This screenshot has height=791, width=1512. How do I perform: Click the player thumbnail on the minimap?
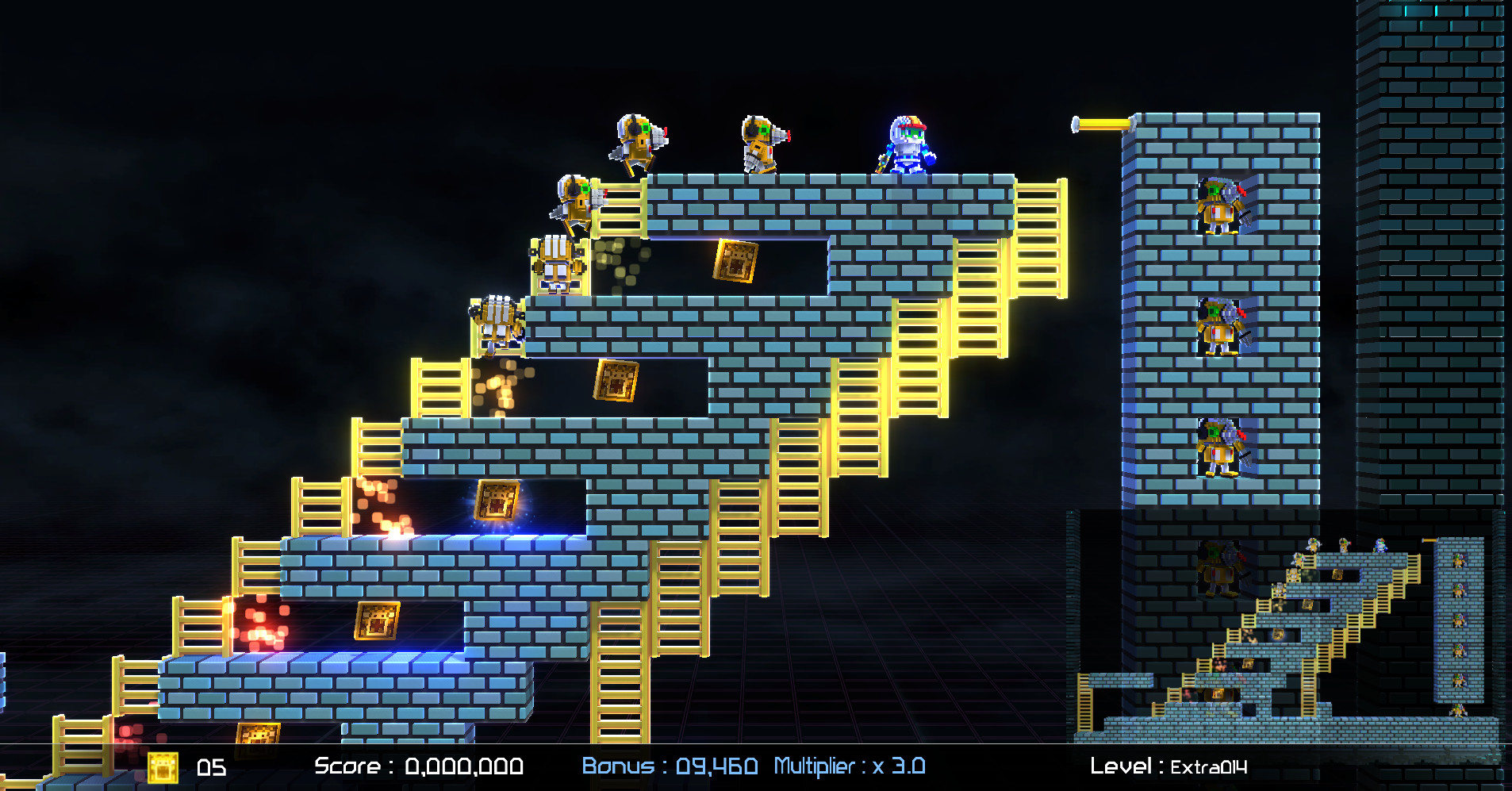coord(1380,546)
